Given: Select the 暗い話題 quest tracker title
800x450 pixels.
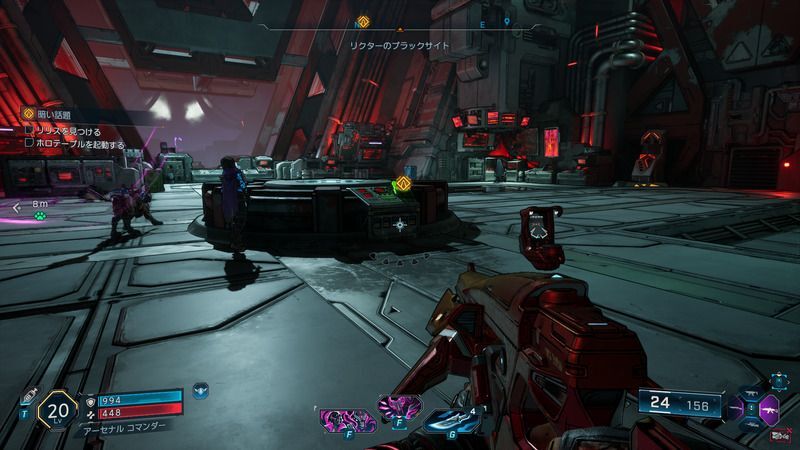Looking at the screenshot, I should [x=56, y=115].
